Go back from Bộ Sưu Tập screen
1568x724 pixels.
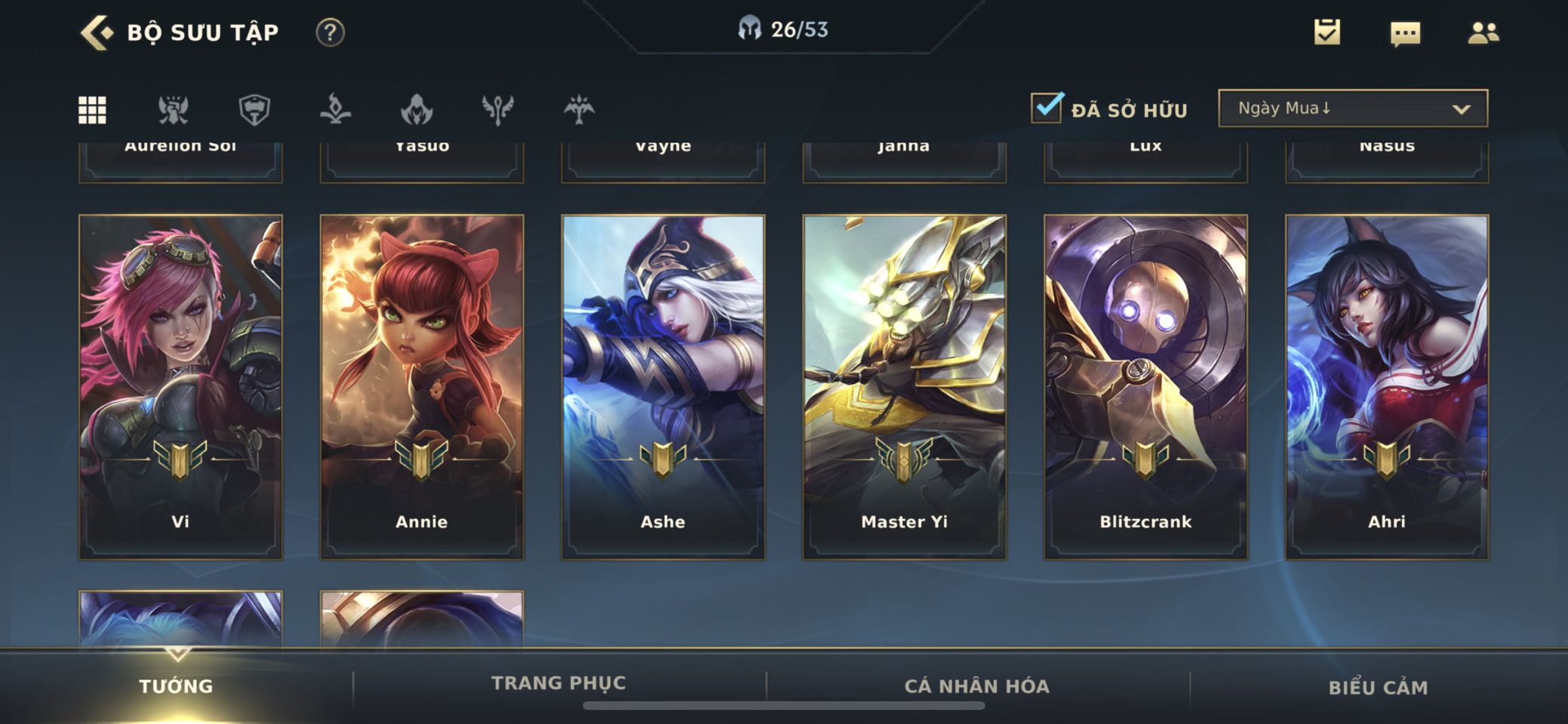97,33
